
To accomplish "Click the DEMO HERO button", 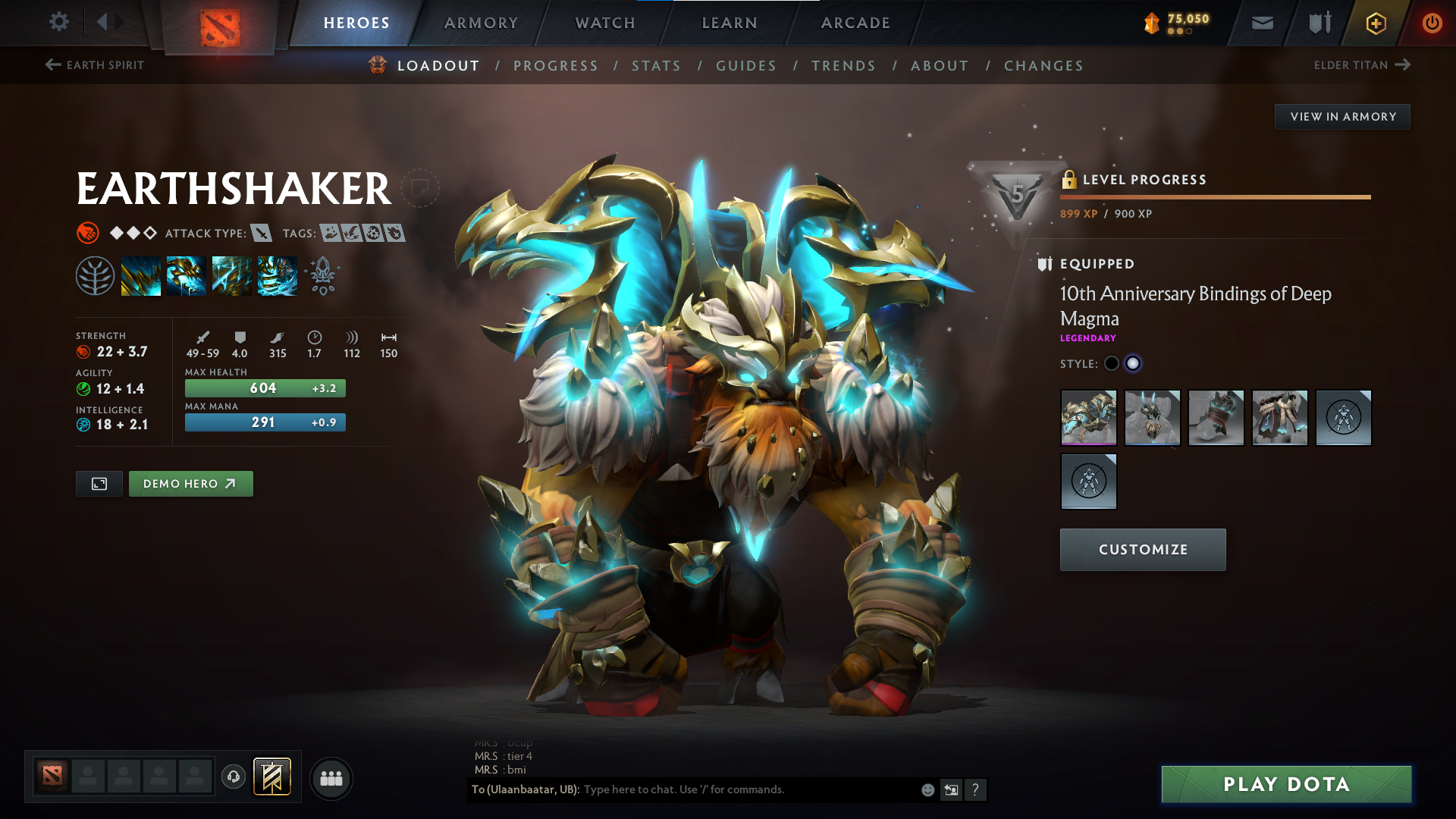I will tap(190, 483).
